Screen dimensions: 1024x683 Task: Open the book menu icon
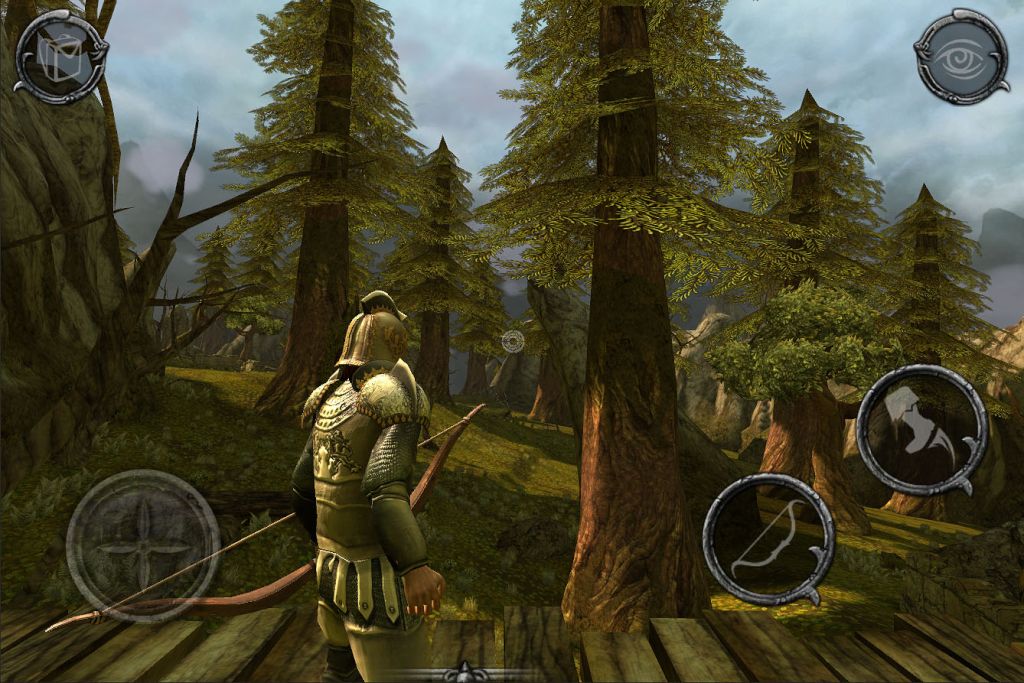pos(60,55)
